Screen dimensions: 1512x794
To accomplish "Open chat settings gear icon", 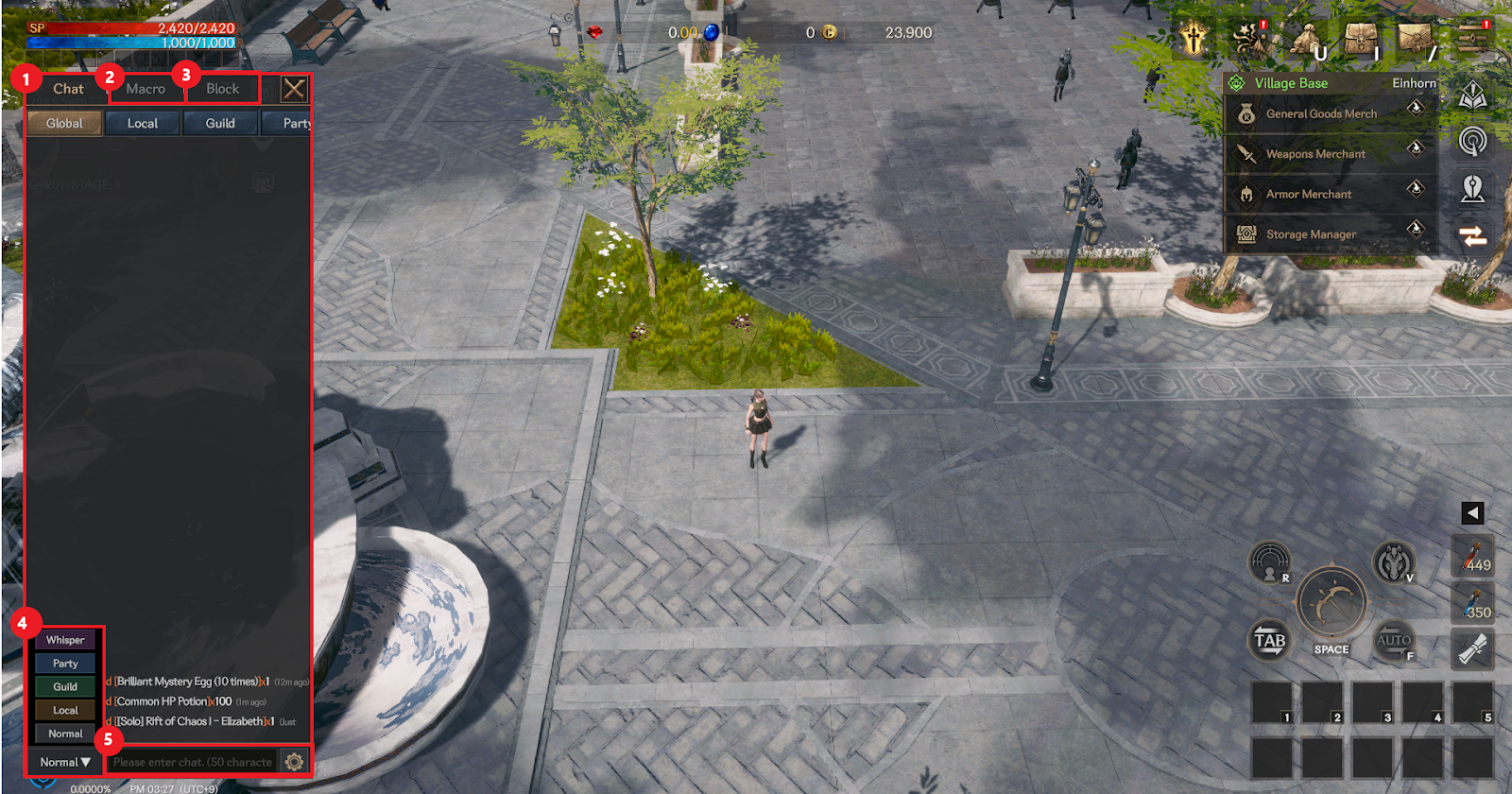I will point(294,762).
